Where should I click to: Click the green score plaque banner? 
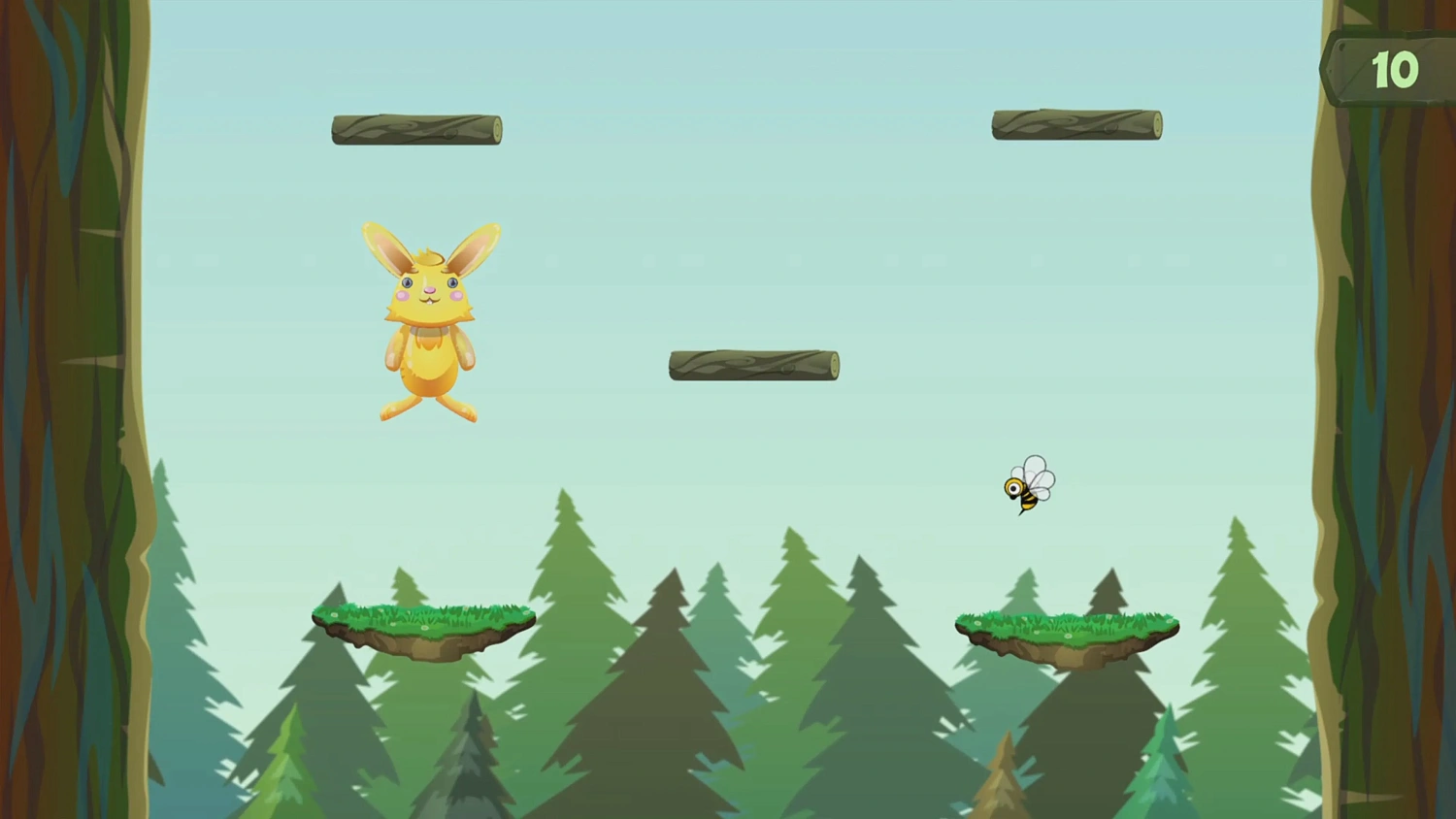pyautogui.click(x=1383, y=69)
